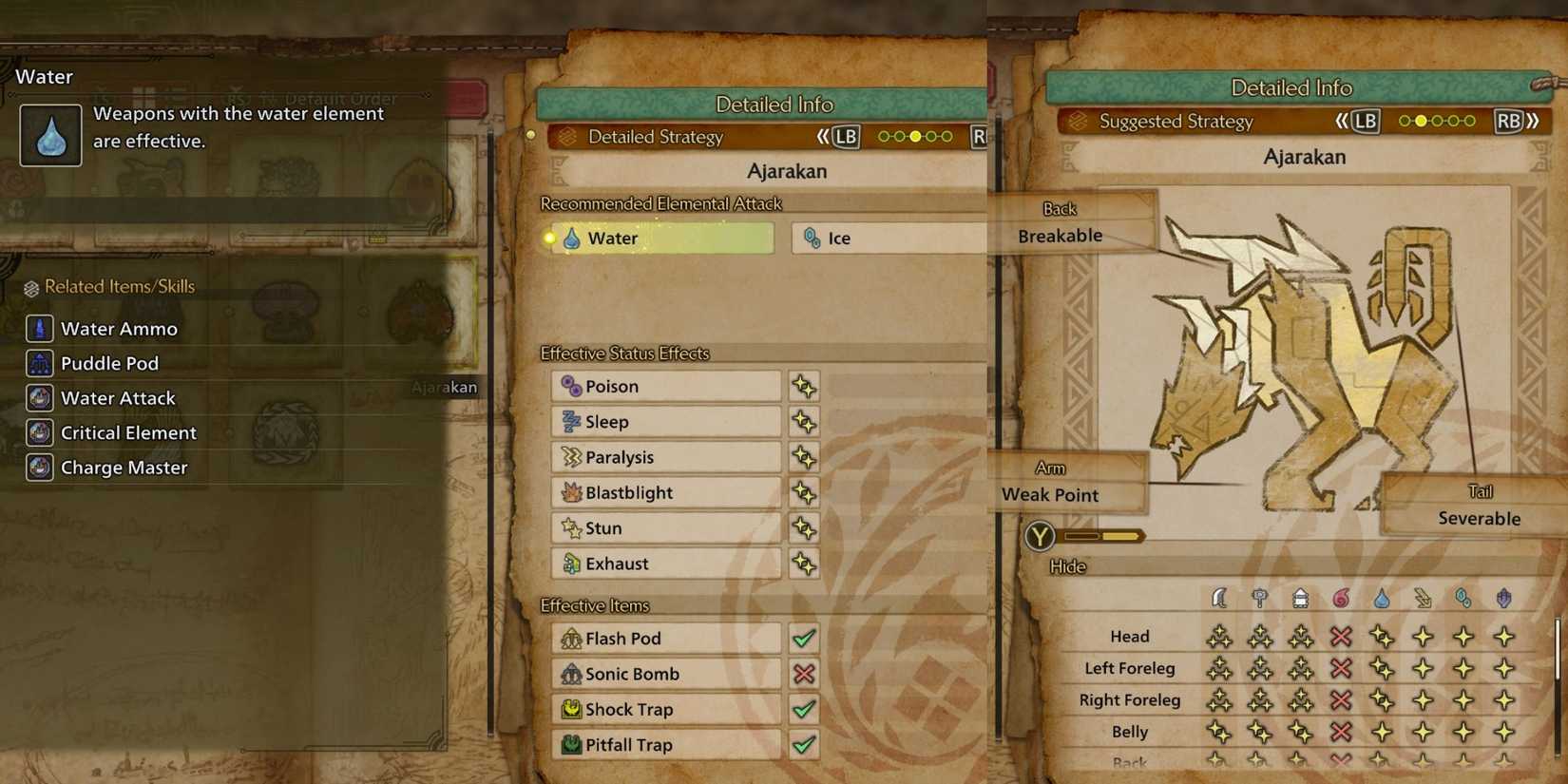Select the Blastblight status icon
1568x784 pixels.
[x=571, y=492]
